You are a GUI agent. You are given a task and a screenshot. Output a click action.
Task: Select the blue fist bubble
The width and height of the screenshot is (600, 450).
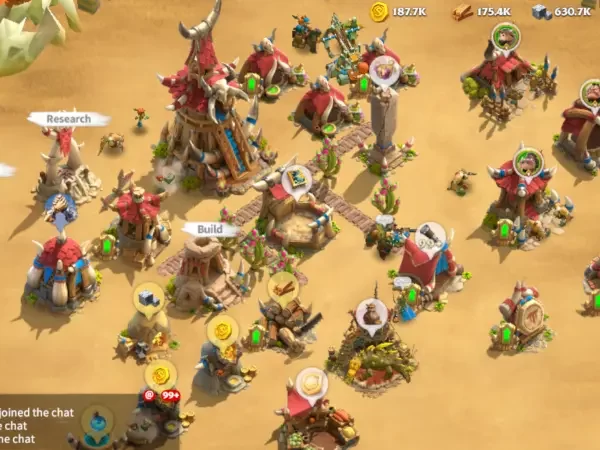60,208
